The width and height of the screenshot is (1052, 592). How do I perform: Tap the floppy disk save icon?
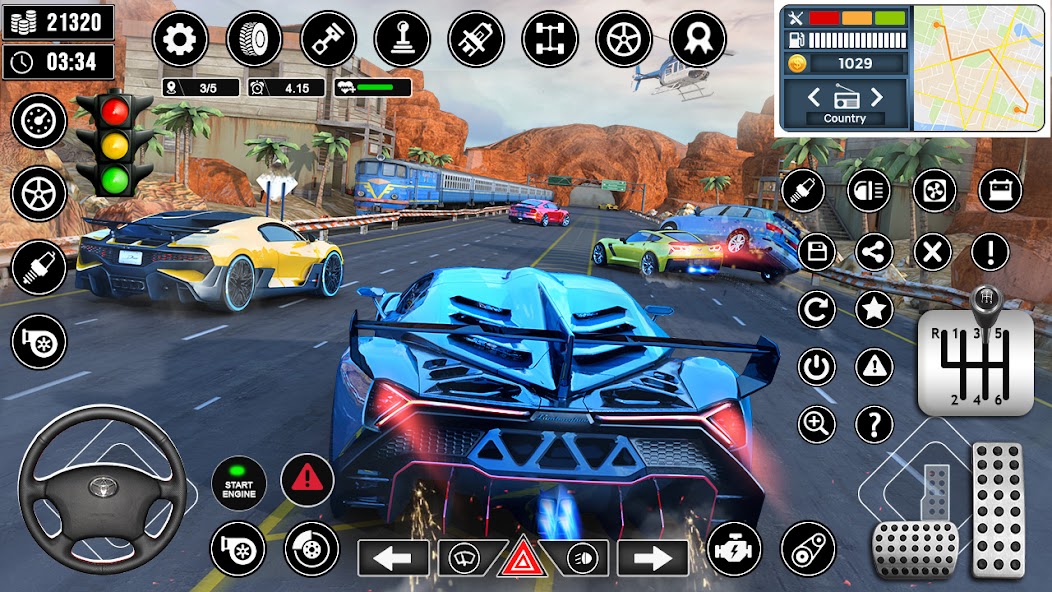816,251
